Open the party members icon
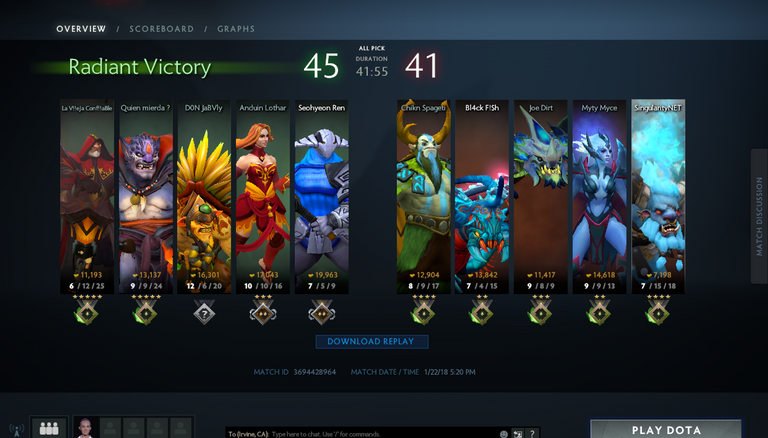This screenshot has width=768, height=438. (48, 428)
